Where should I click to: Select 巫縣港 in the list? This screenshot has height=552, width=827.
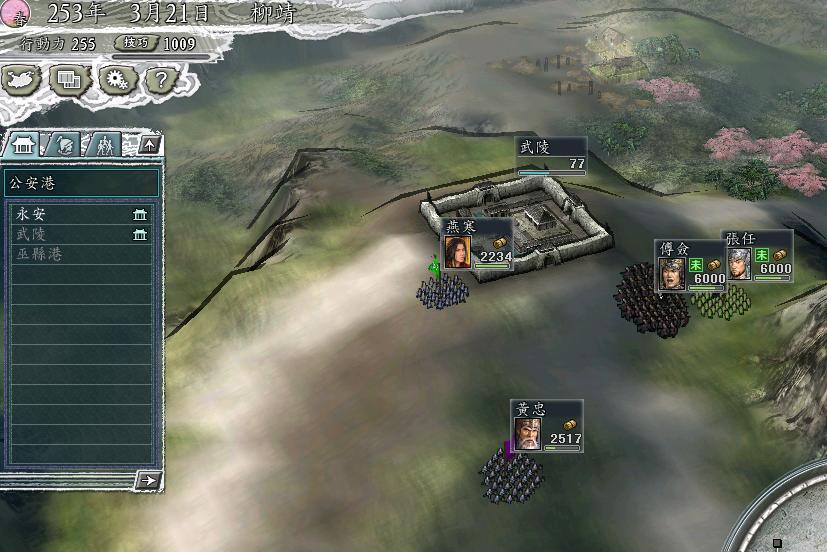[80, 254]
